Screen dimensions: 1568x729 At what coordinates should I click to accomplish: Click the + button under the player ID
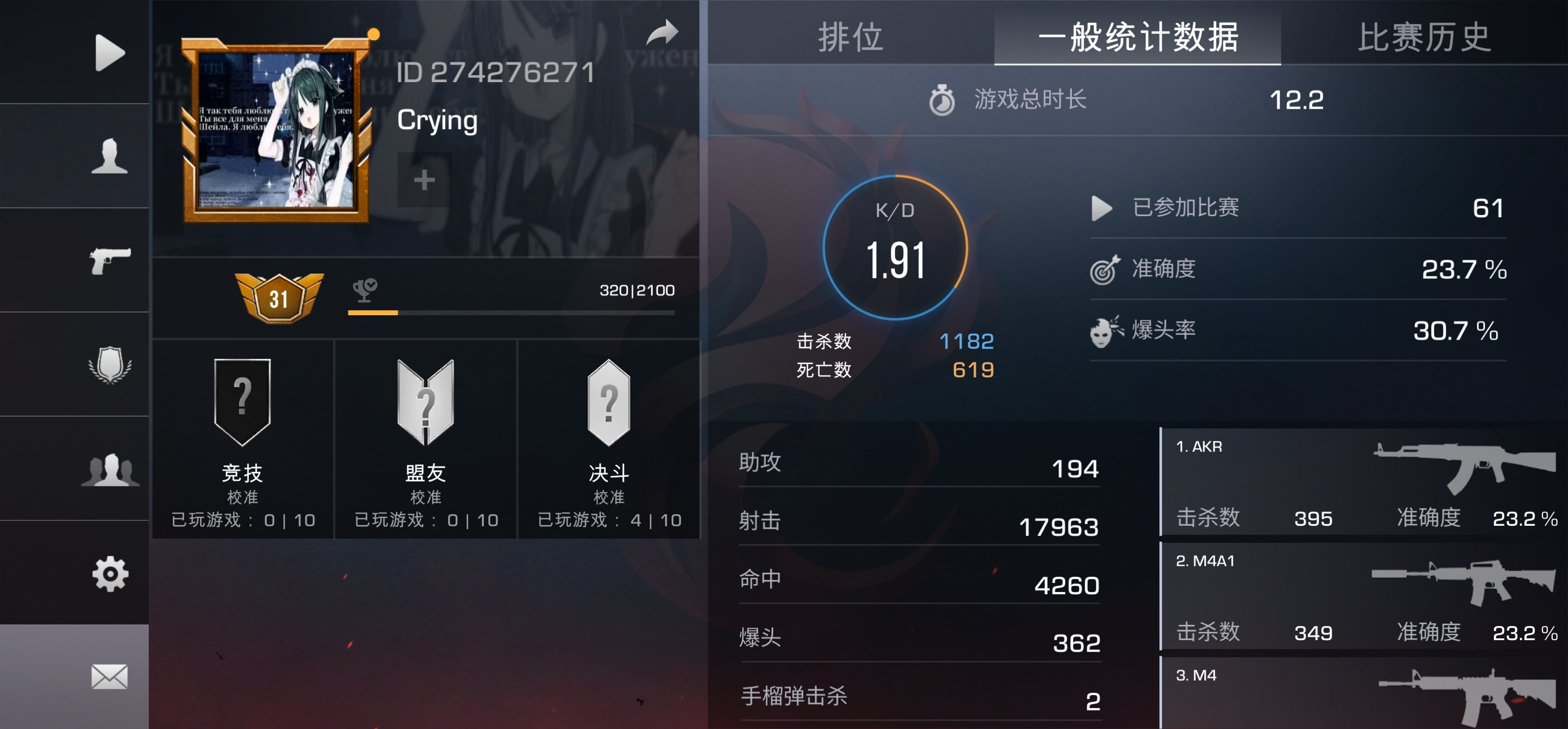tap(424, 179)
